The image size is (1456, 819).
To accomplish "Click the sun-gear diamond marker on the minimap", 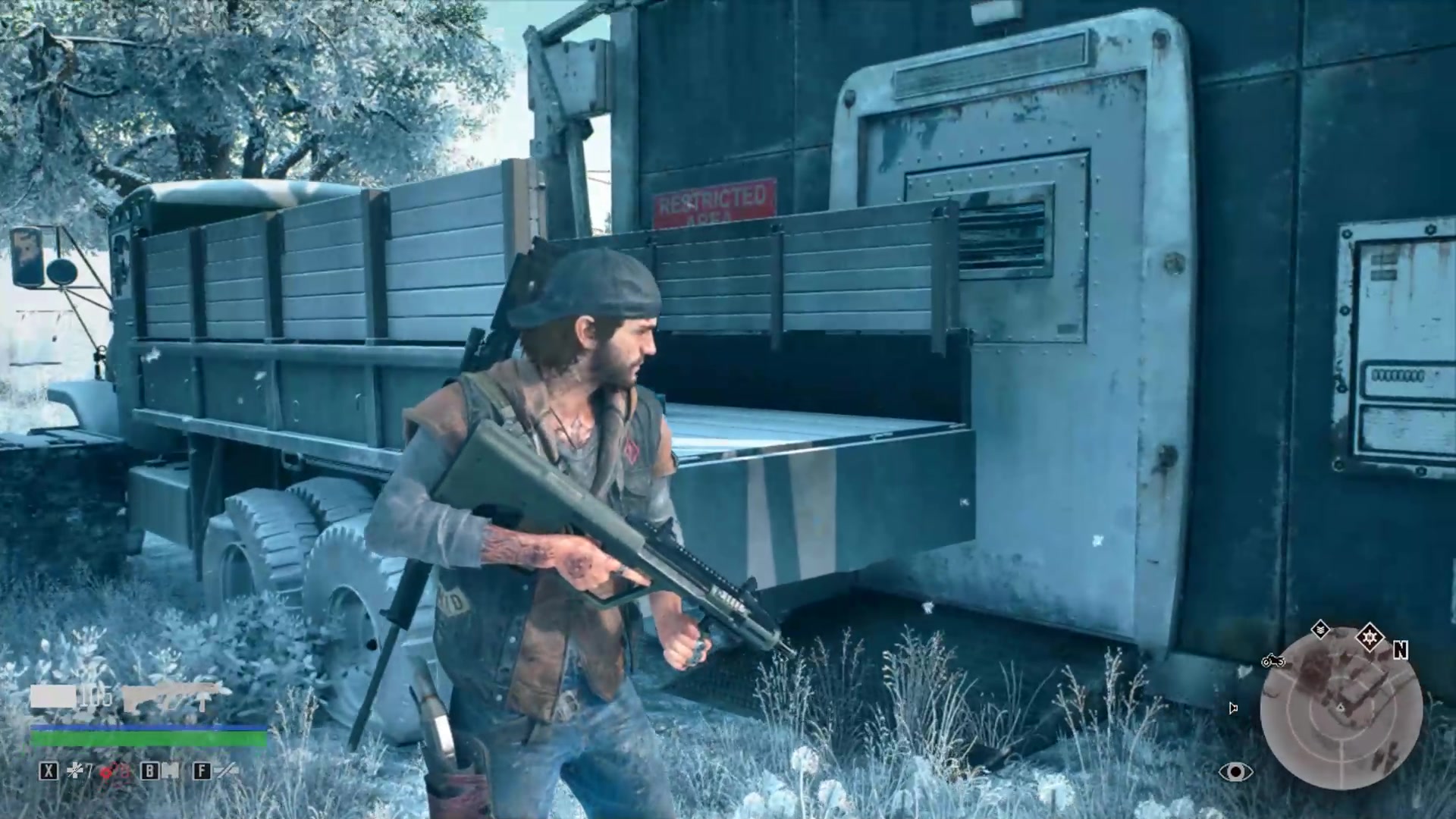I will (1370, 636).
